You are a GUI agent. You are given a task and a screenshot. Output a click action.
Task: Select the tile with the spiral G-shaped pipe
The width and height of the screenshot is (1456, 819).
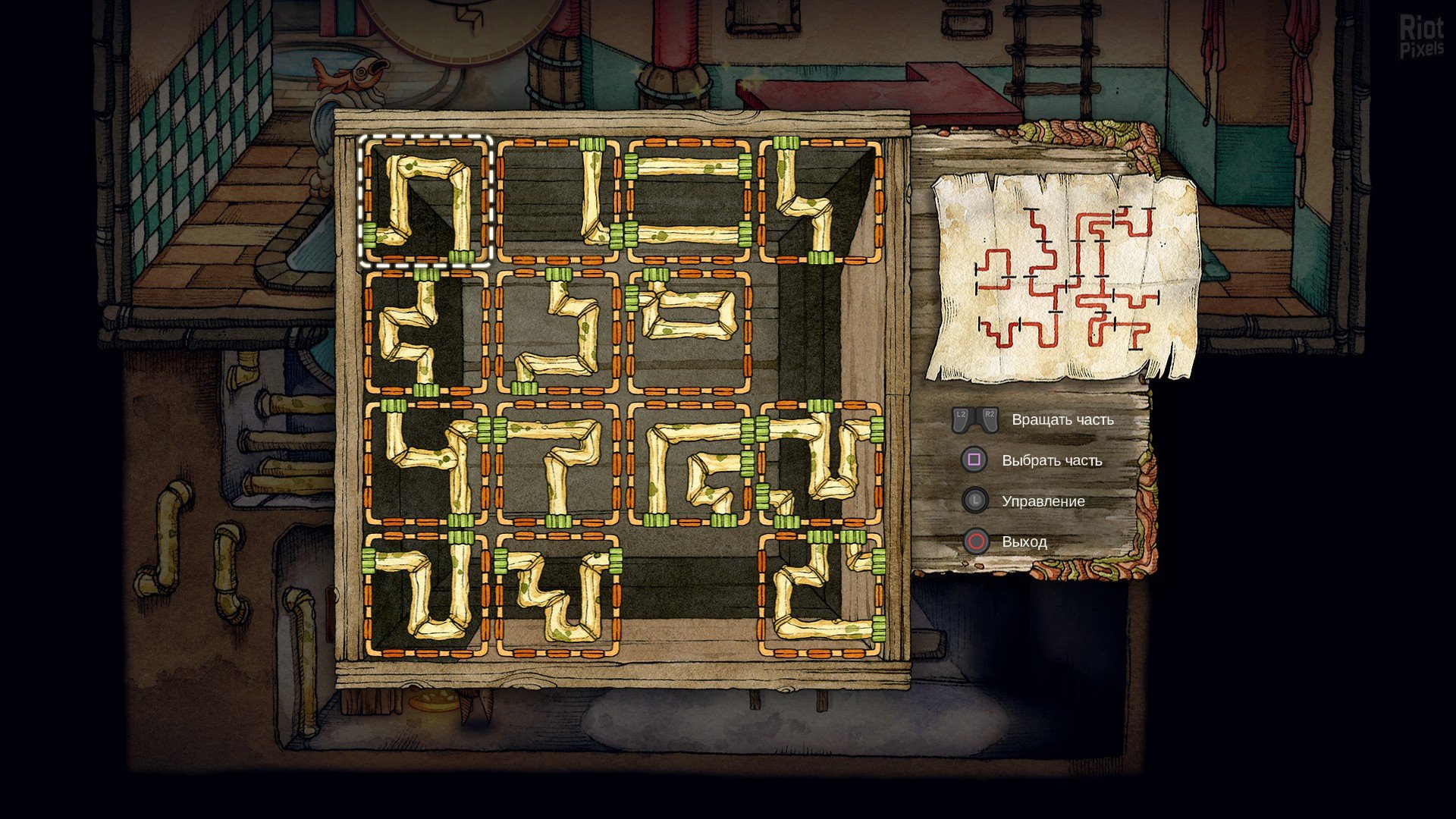(x=689, y=463)
